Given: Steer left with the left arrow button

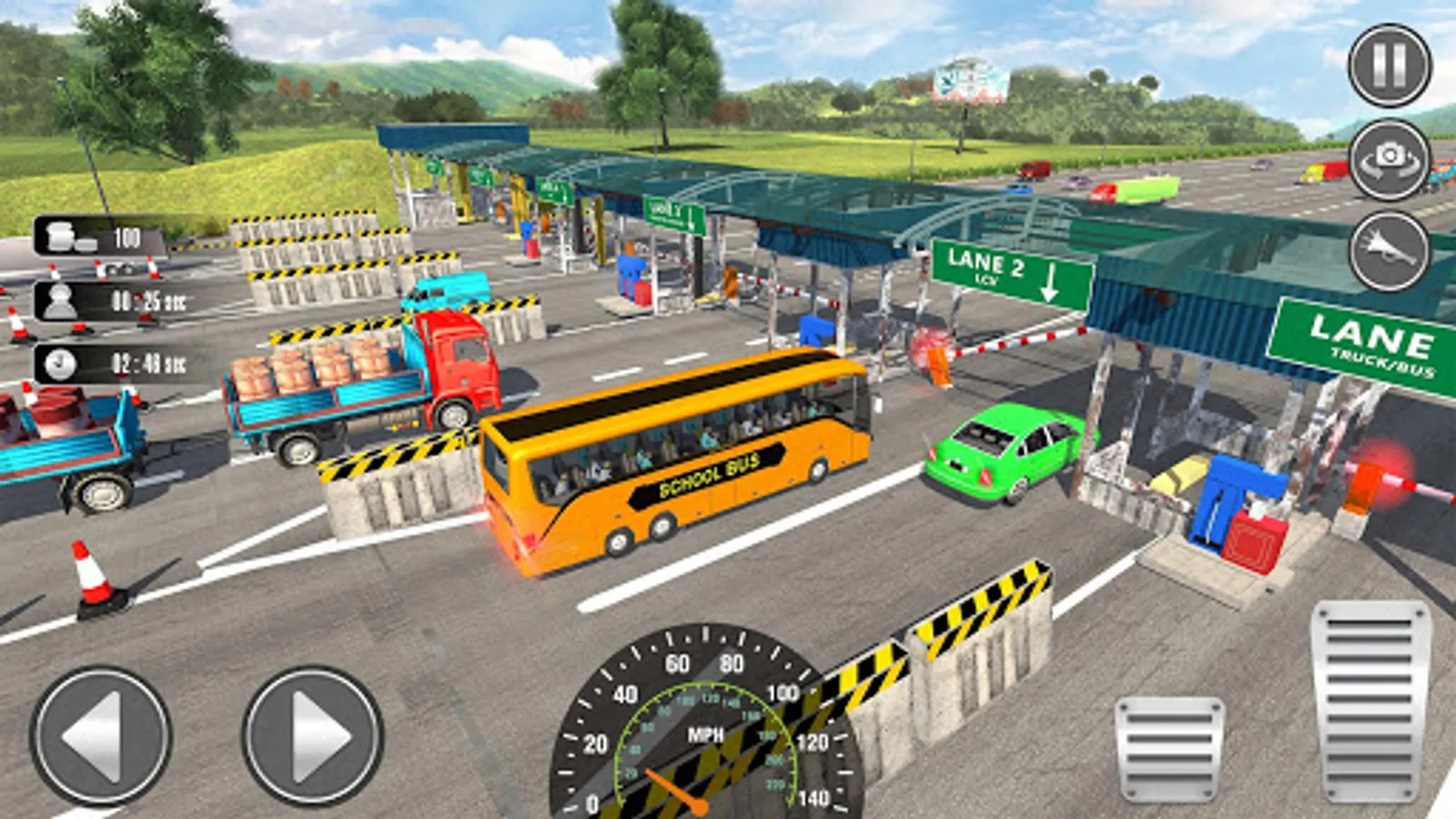Looking at the screenshot, I should click(x=101, y=735).
